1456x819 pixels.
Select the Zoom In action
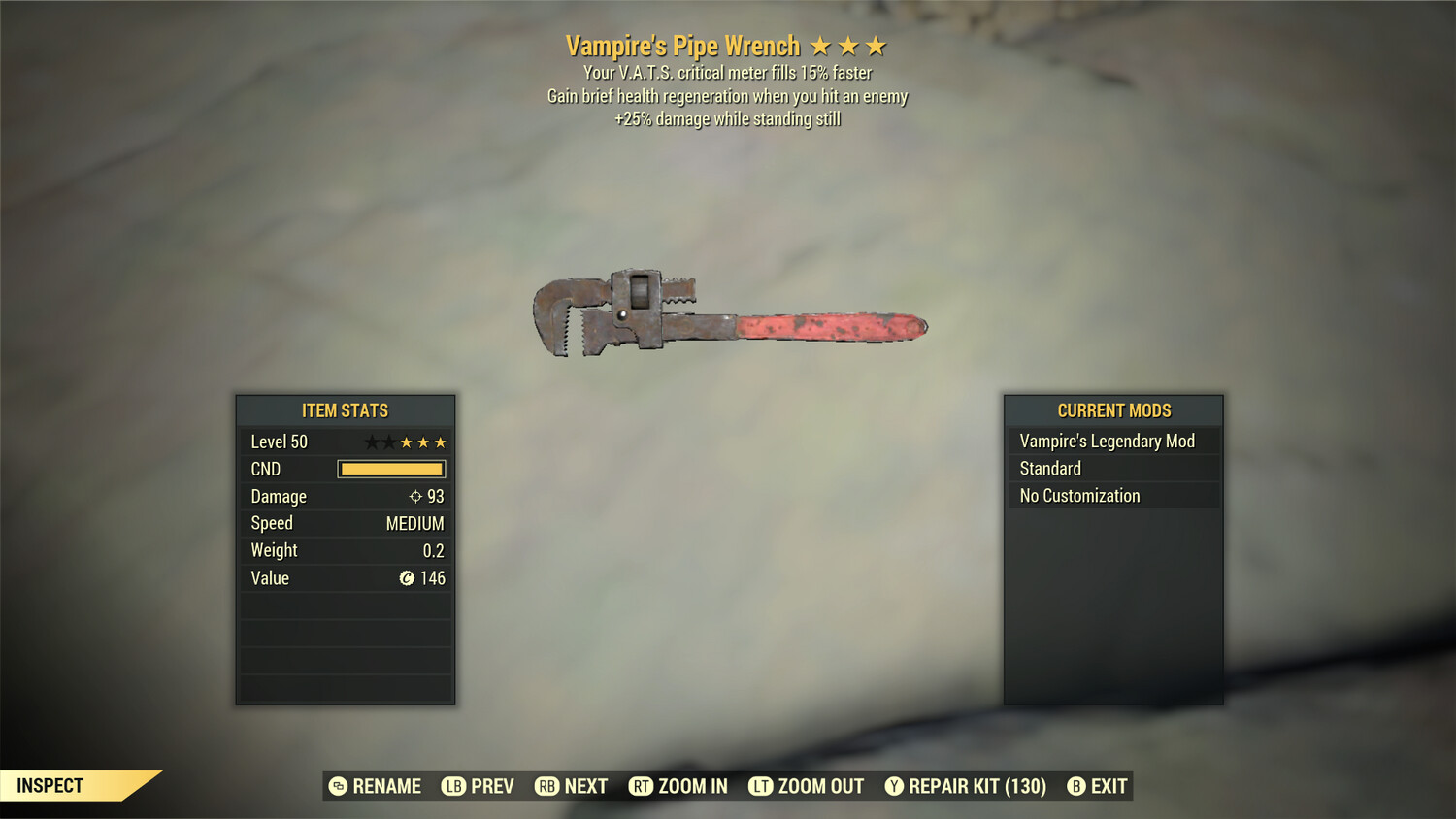point(678,786)
